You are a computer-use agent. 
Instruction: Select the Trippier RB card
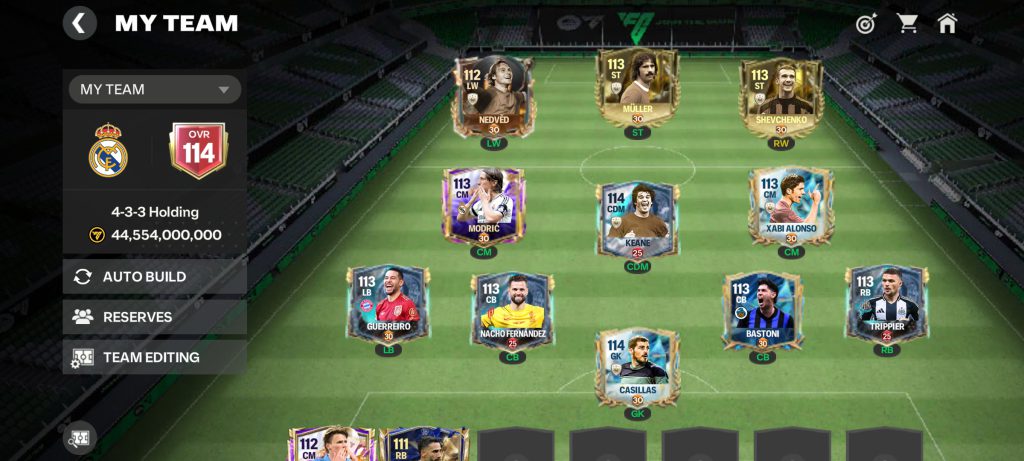pos(887,304)
